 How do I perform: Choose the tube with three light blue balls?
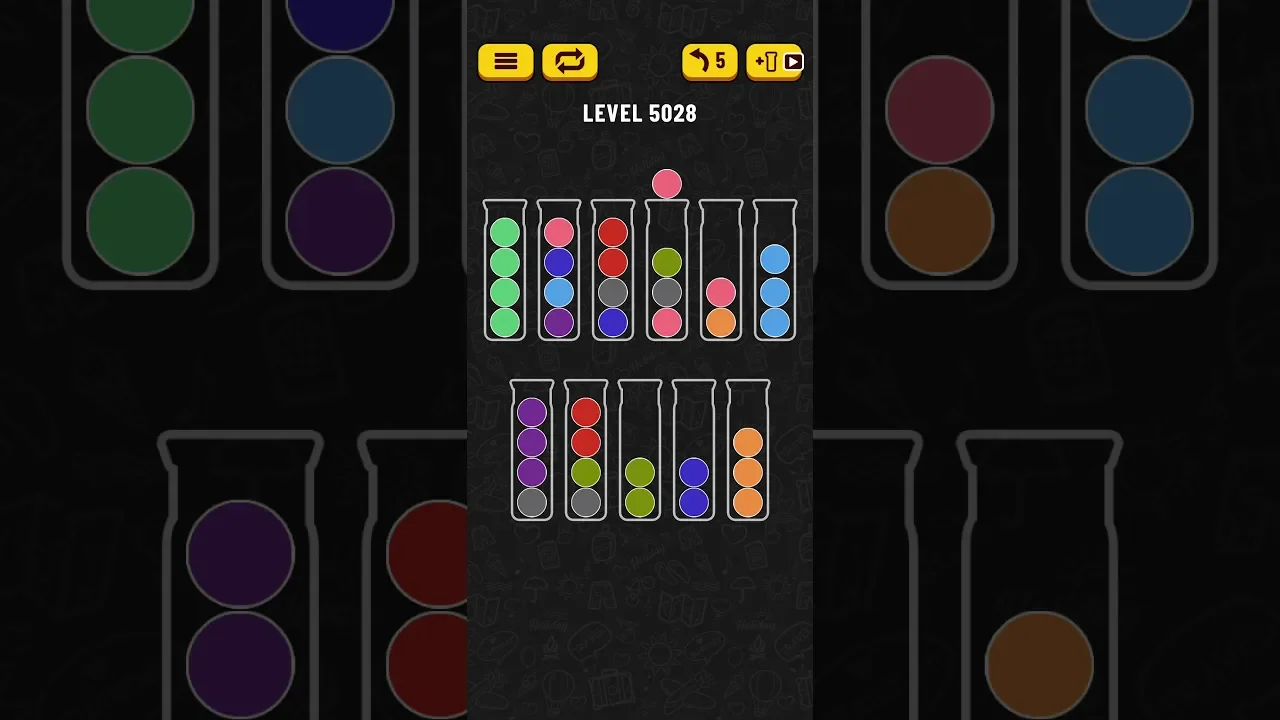pos(775,272)
